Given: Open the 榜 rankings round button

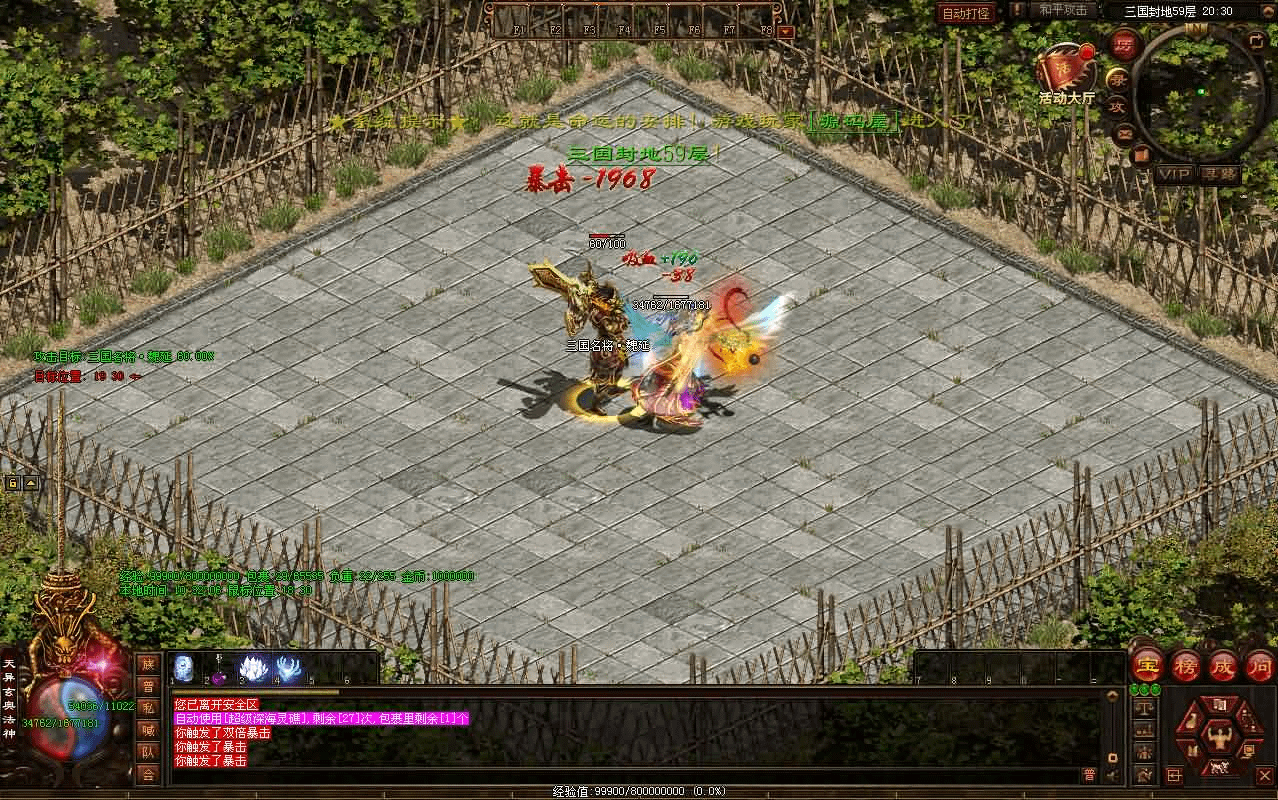Looking at the screenshot, I should click(1186, 665).
